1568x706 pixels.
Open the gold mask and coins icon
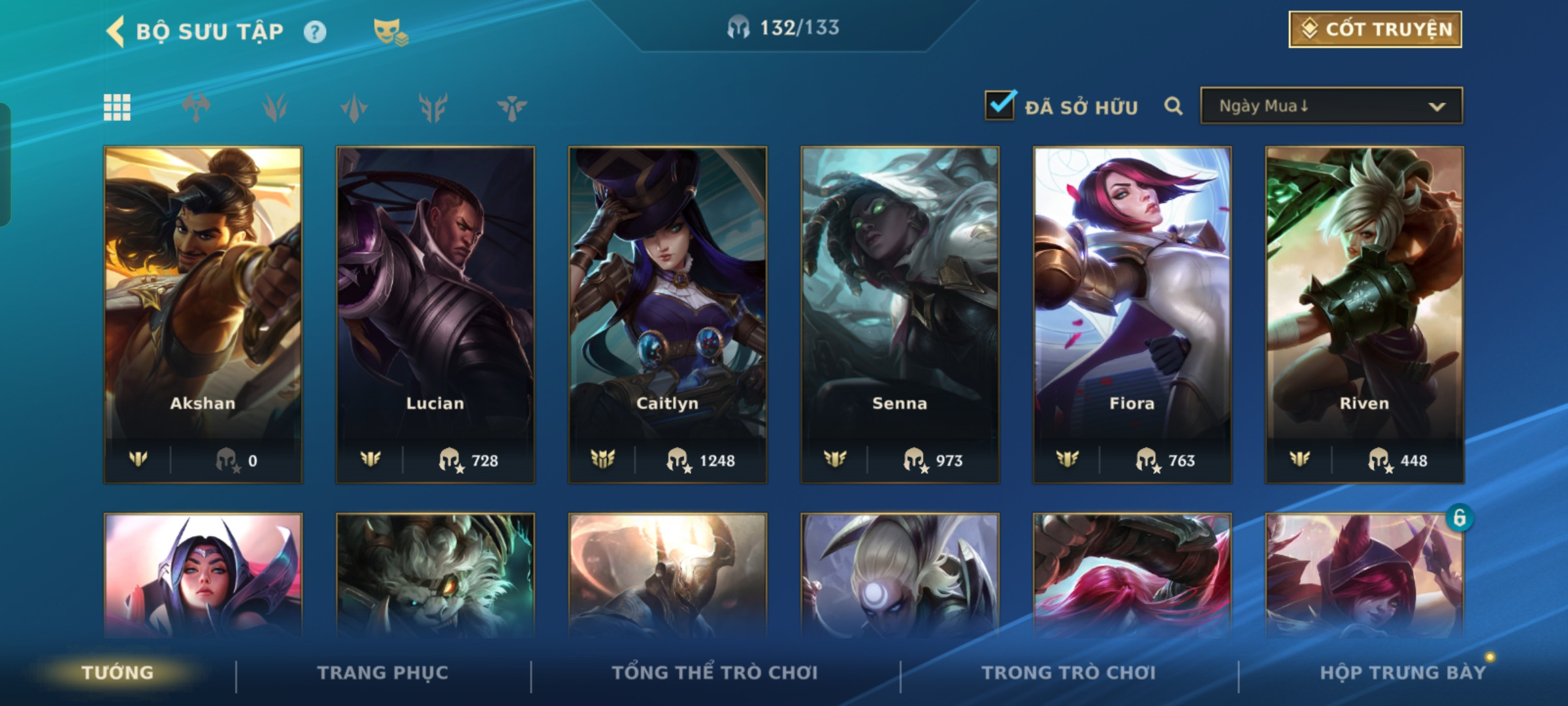coord(390,32)
